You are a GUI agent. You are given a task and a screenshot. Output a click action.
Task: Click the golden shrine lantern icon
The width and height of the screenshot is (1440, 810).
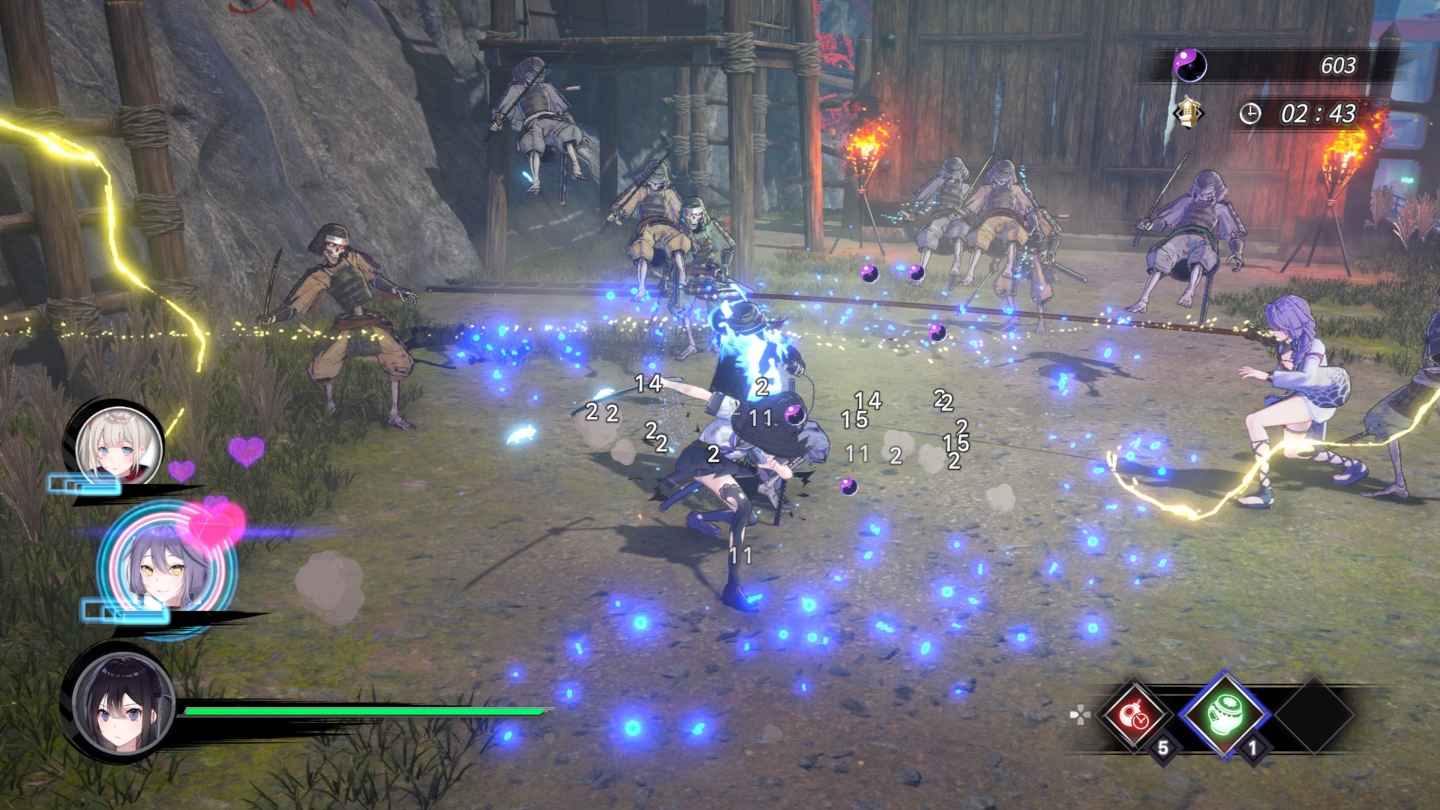tap(1187, 113)
